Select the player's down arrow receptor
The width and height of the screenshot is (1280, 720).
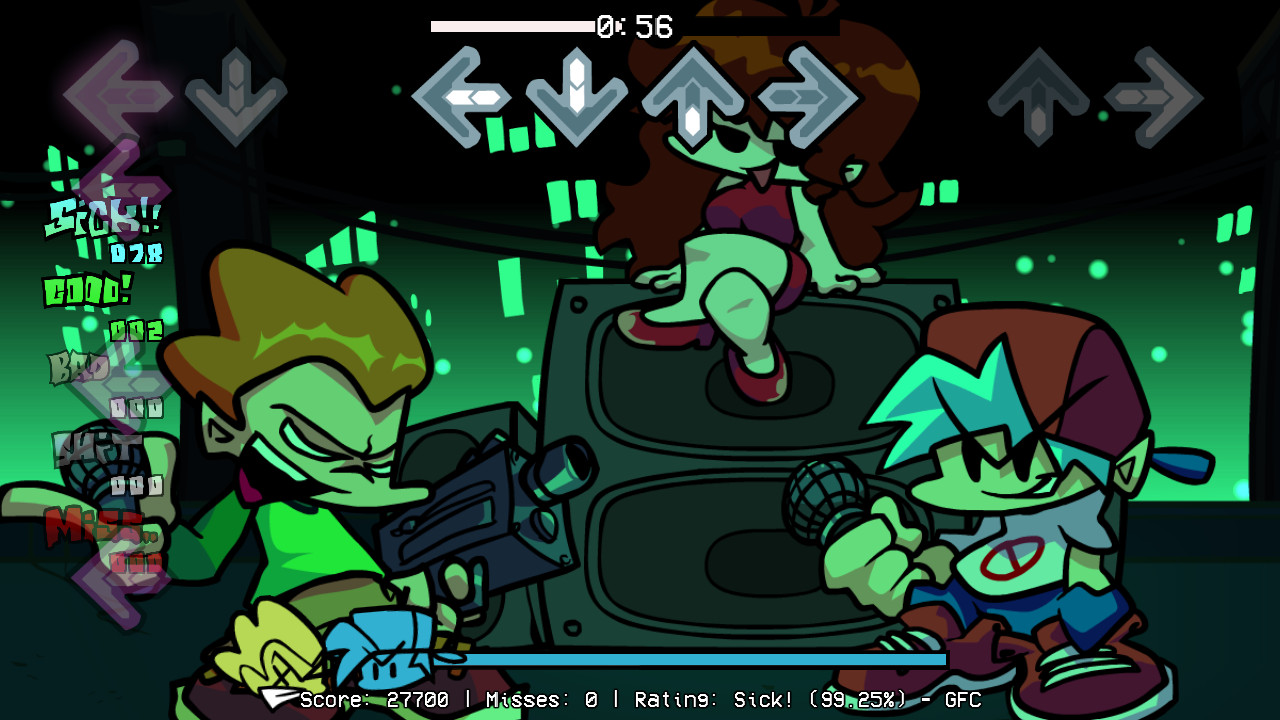pyautogui.click(x=235, y=95)
